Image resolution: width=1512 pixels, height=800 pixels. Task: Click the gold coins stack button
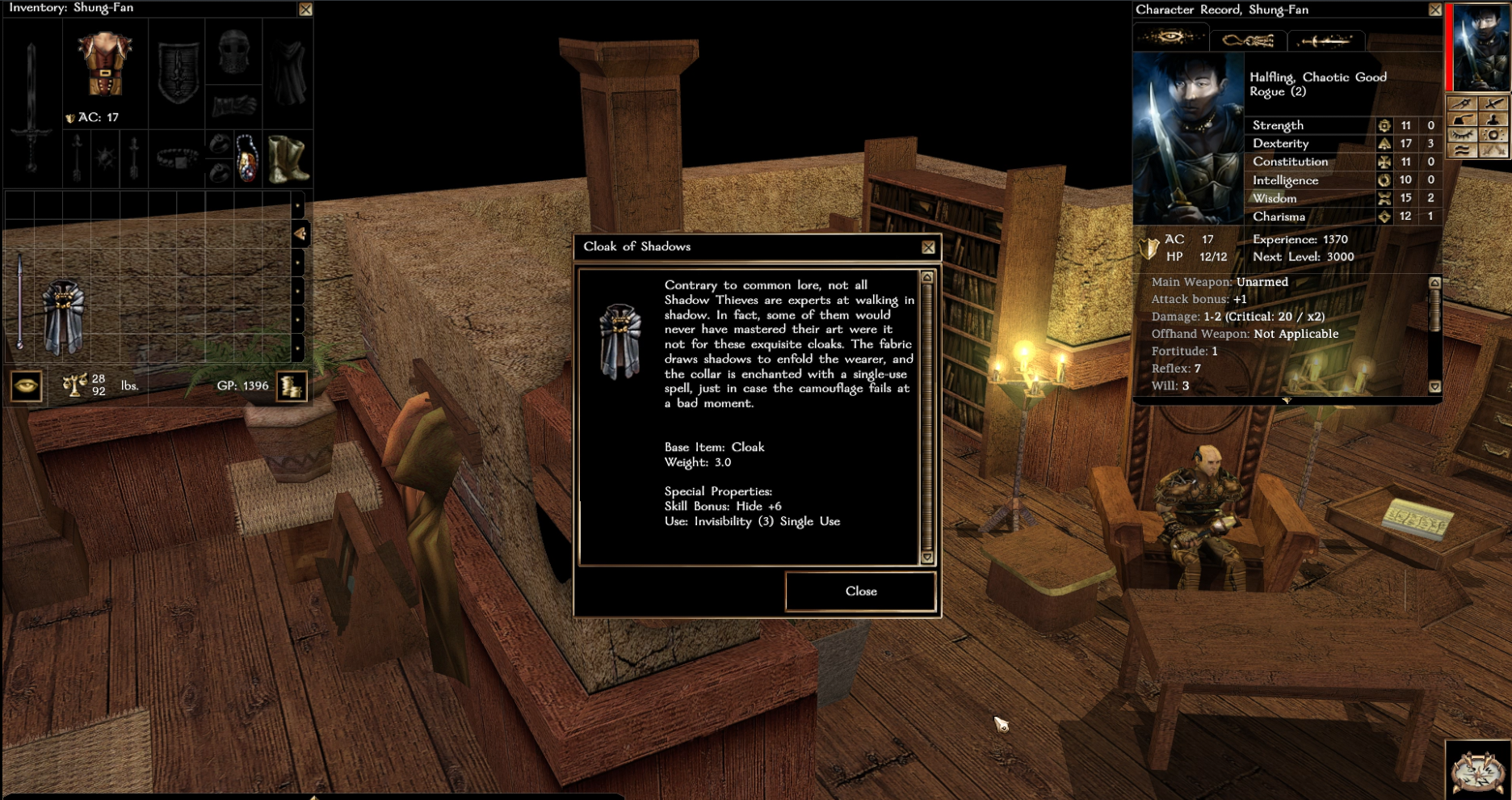292,386
